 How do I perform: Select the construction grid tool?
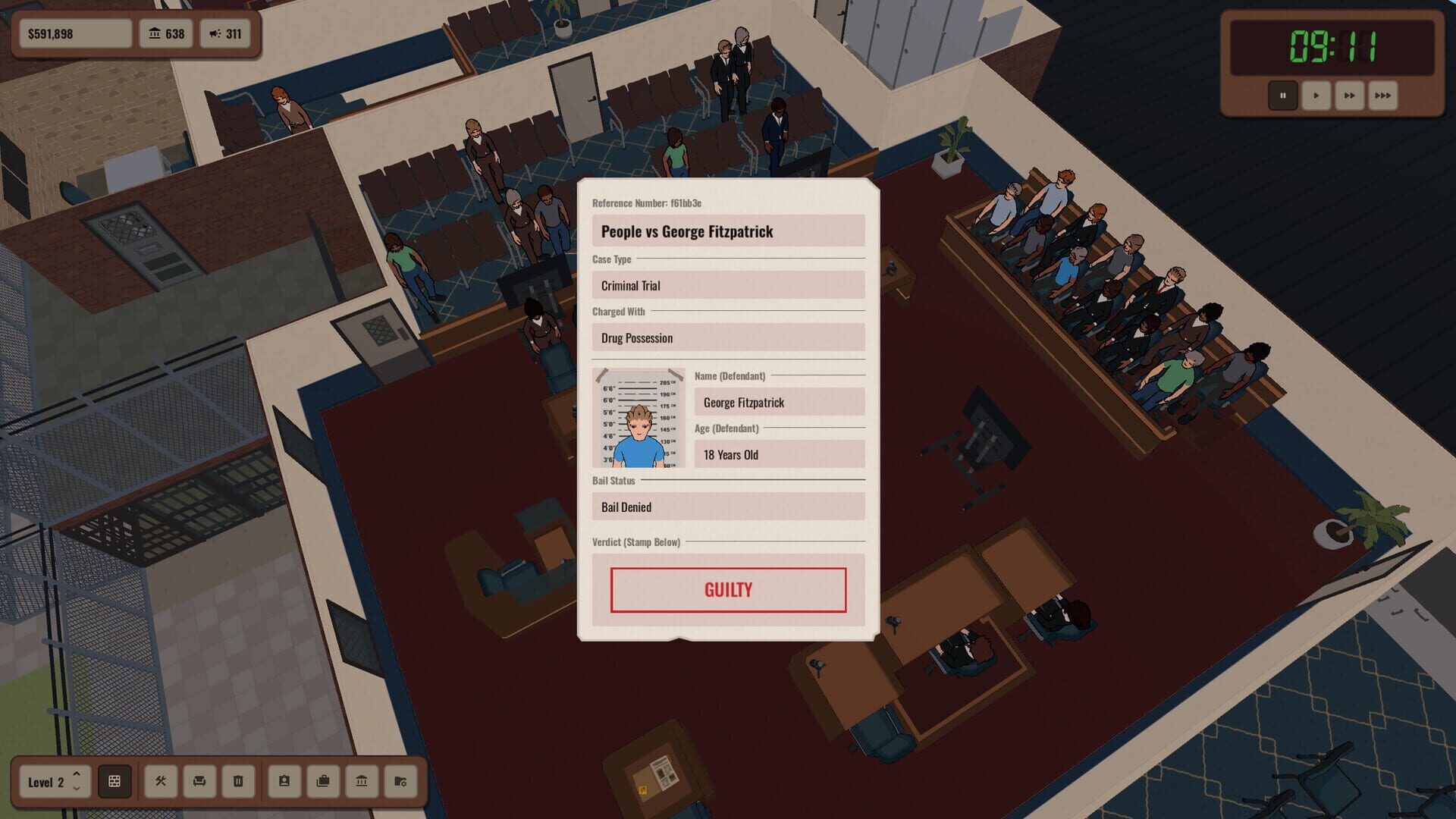(115, 781)
